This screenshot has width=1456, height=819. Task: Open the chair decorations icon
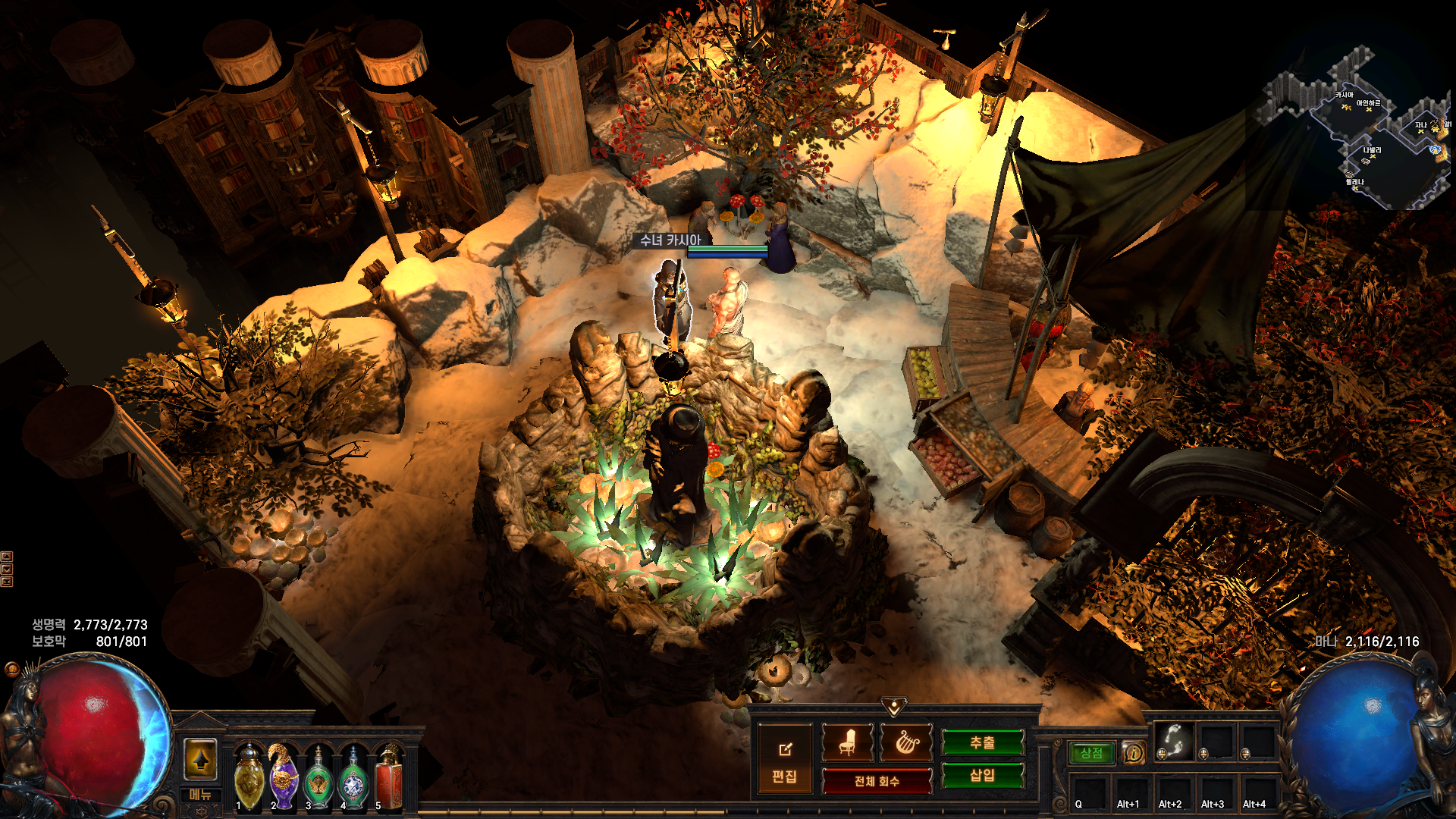tap(848, 743)
